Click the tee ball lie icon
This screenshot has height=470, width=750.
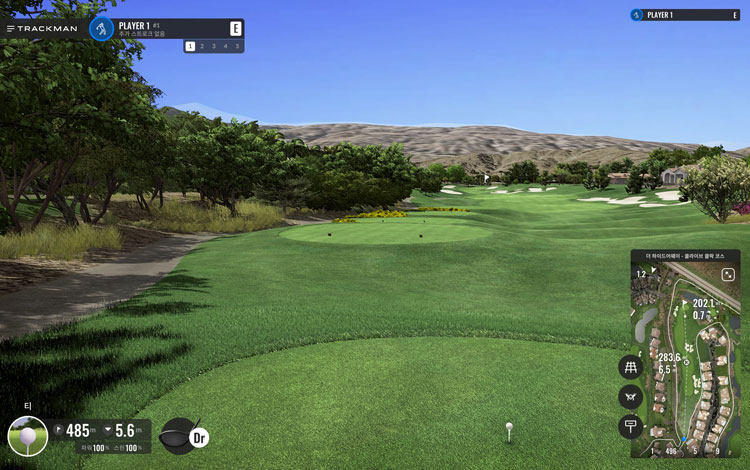(x=27, y=436)
